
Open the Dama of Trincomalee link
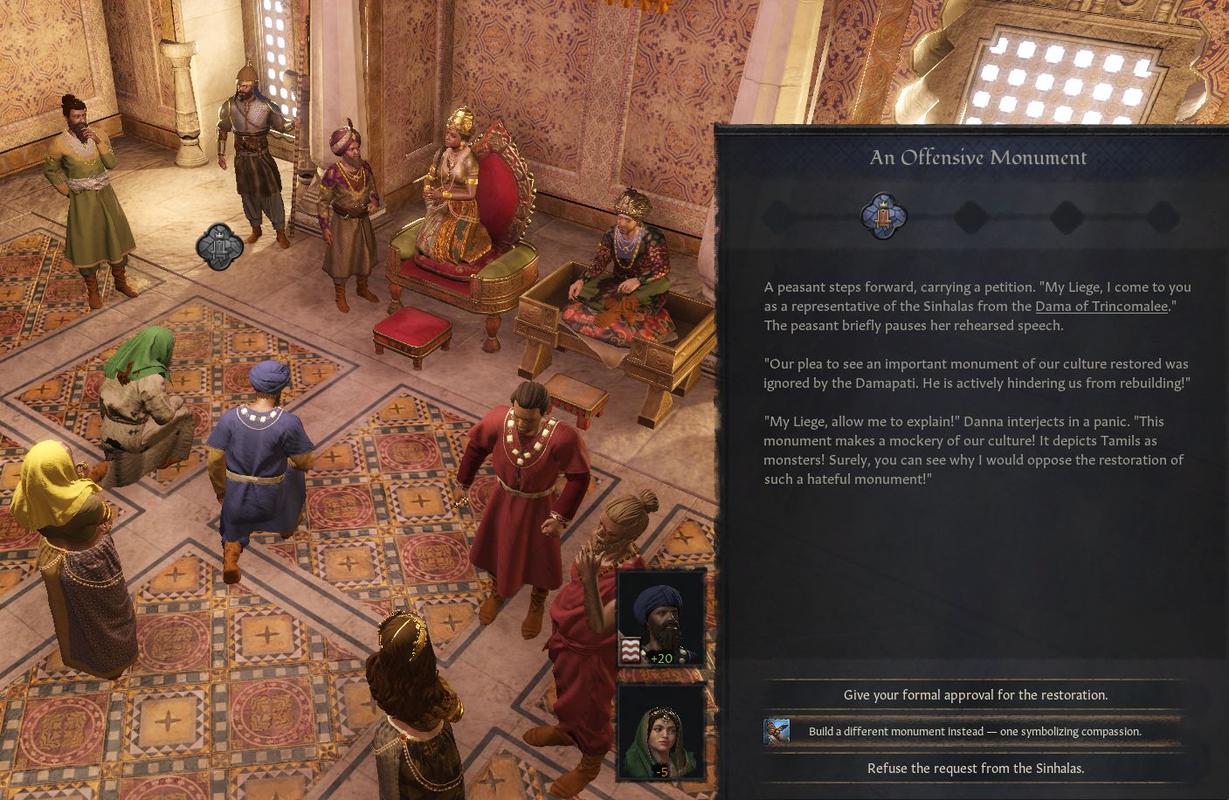point(1101,306)
